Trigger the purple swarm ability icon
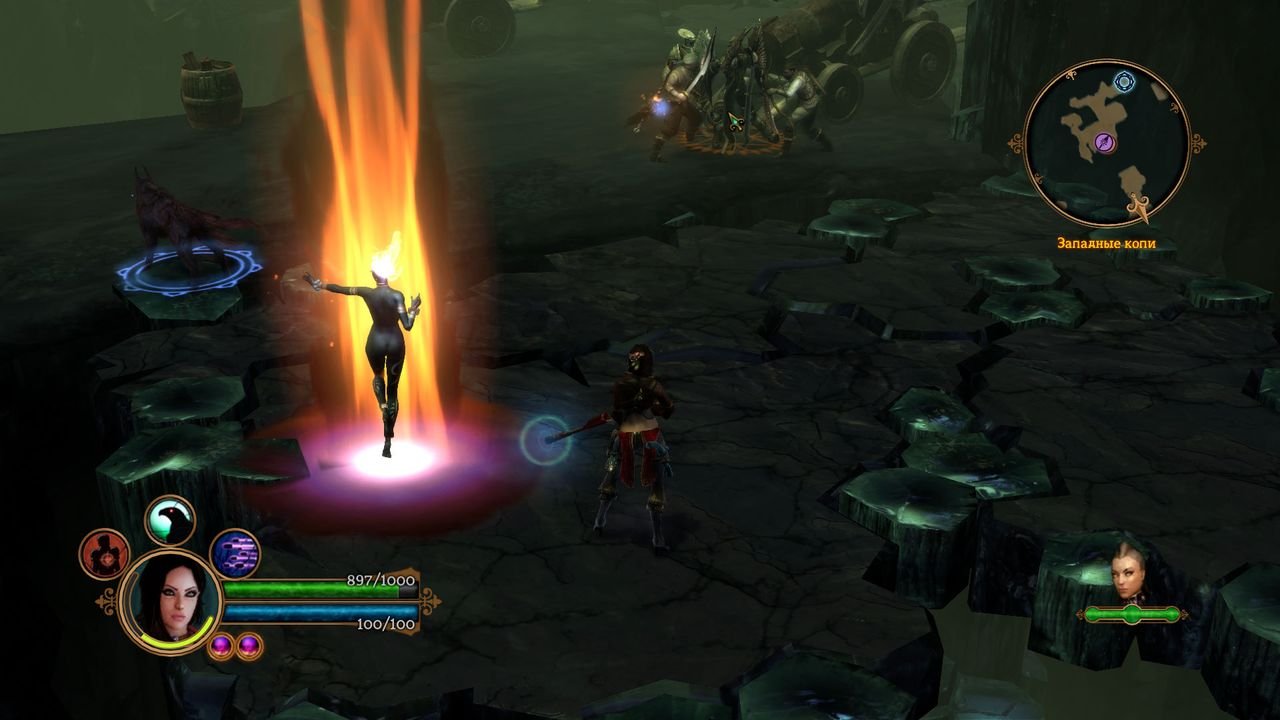Viewport: 1280px width, 720px height. [x=235, y=553]
